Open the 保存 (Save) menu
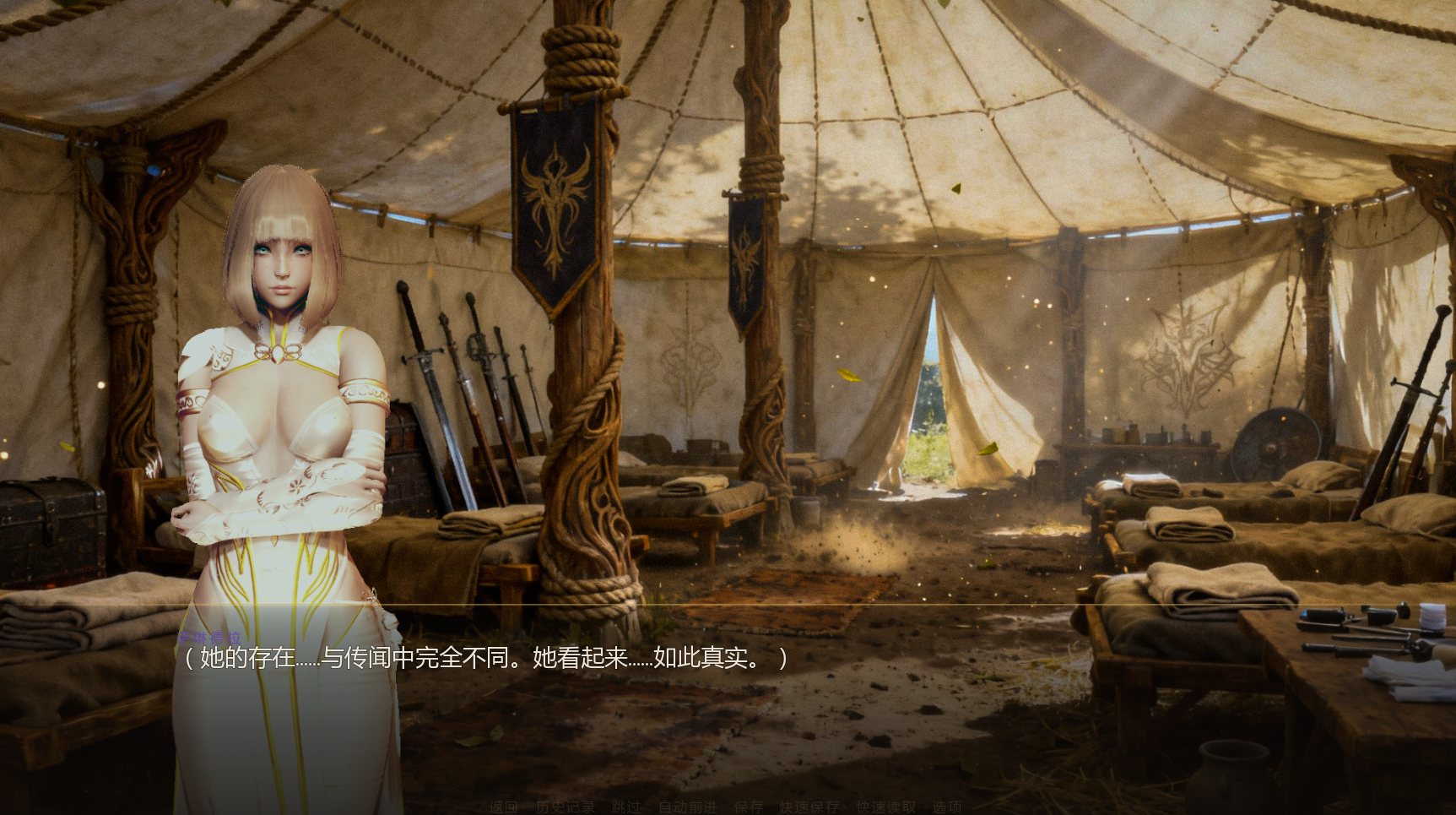1456x815 pixels. click(748, 807)
